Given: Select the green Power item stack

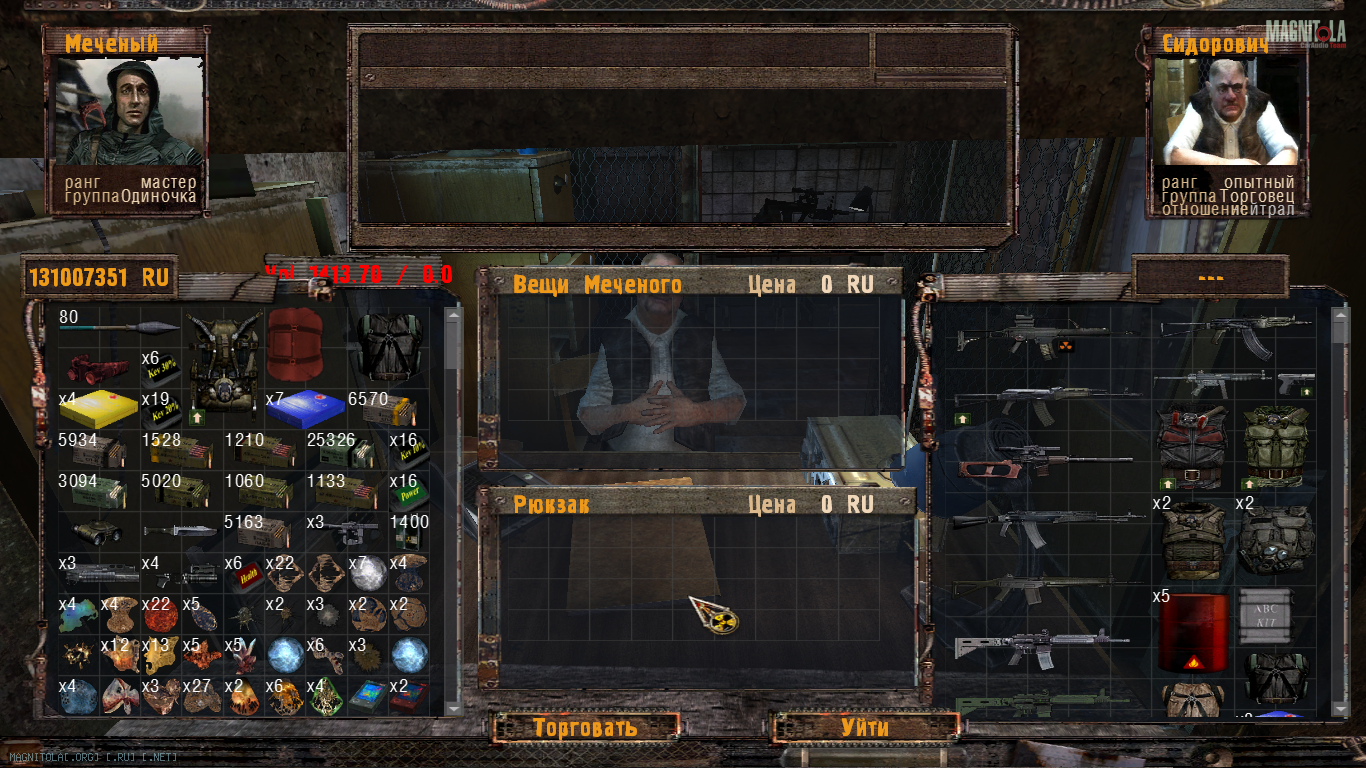Looking at the screenshot, I should tap(409, 492).
